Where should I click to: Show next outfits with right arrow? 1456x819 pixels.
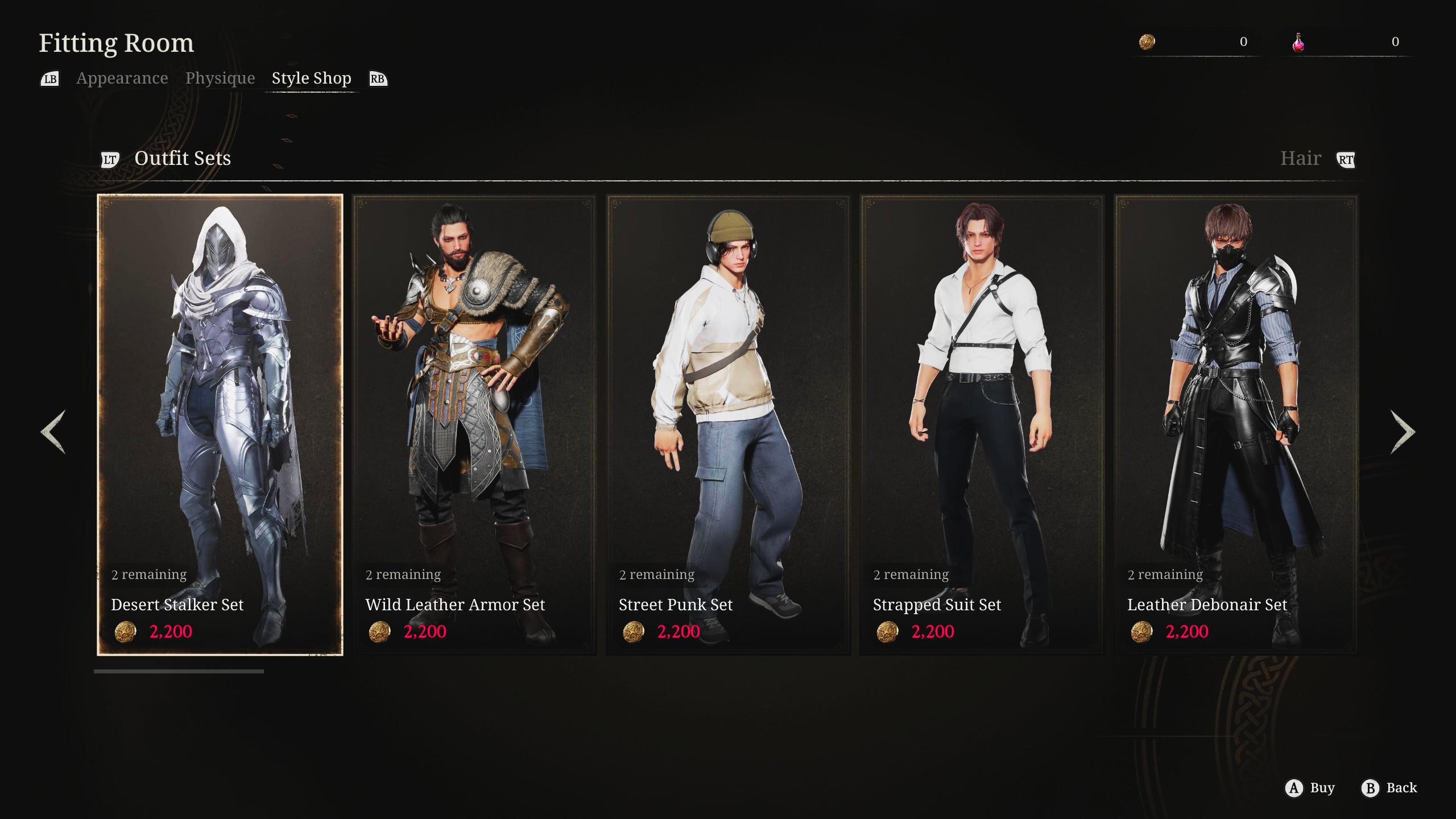click(1403, 432)
